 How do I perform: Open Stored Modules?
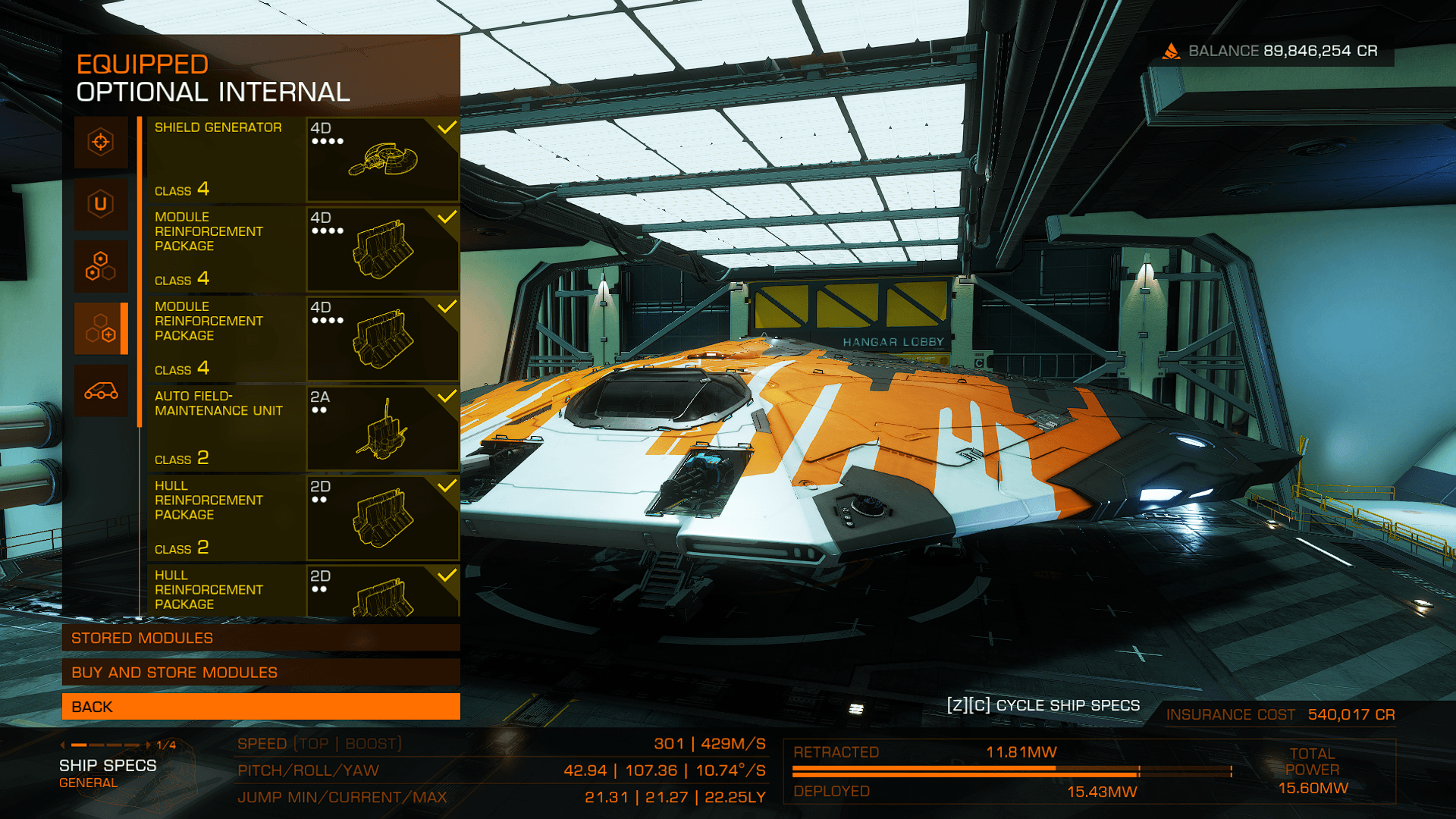pyautogui.click(x=261, y=638)
